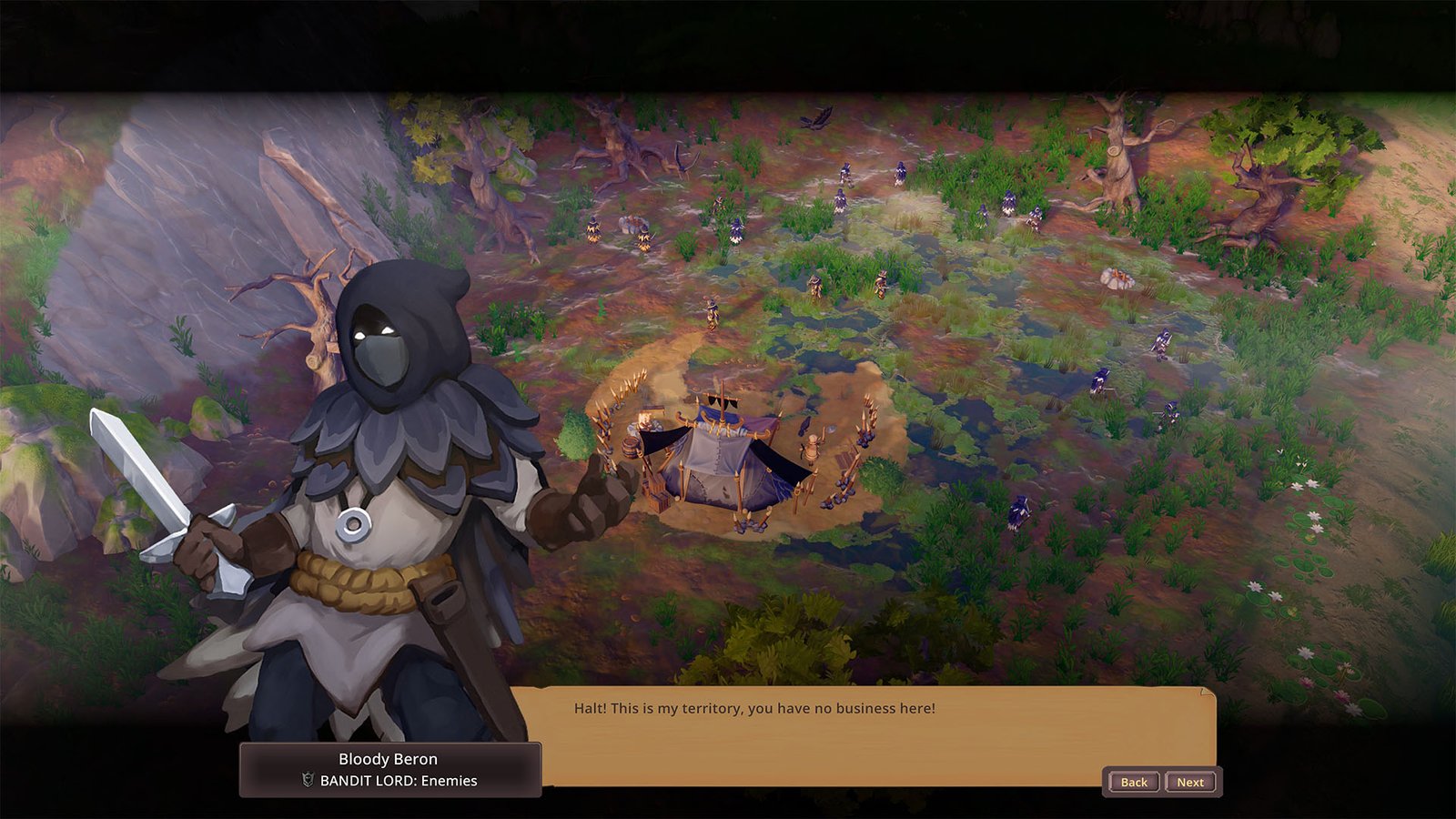This screenshot has height=819, width=1456.
Task: Select the training dummy near the tent
Action: 811,448
